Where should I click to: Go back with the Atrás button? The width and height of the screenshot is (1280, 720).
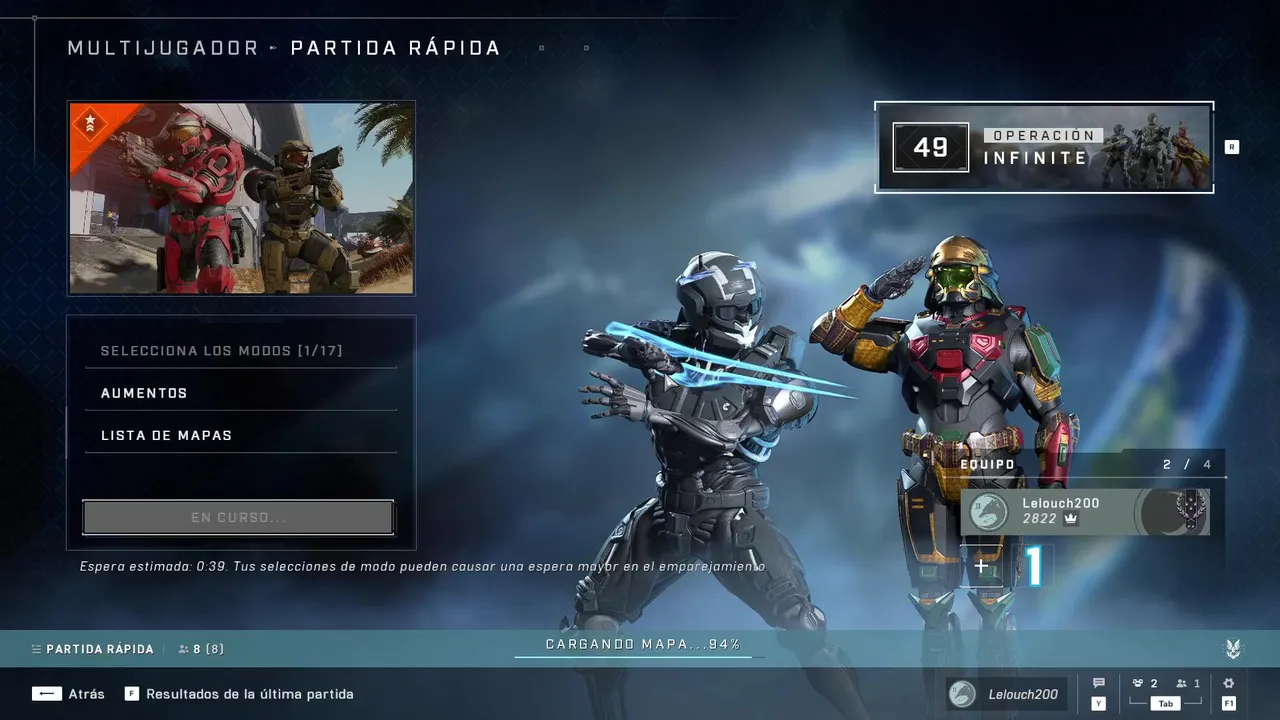68,694
